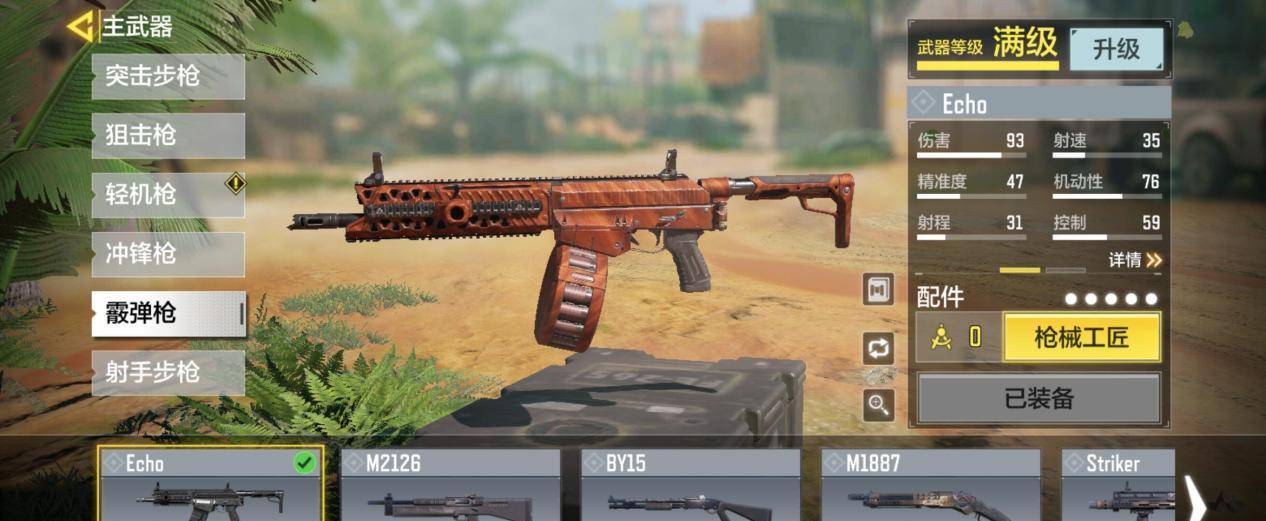Screen dimensions: 1266x521
Task: Show more weapons with the right arrow
Action: click(1195, 497)
